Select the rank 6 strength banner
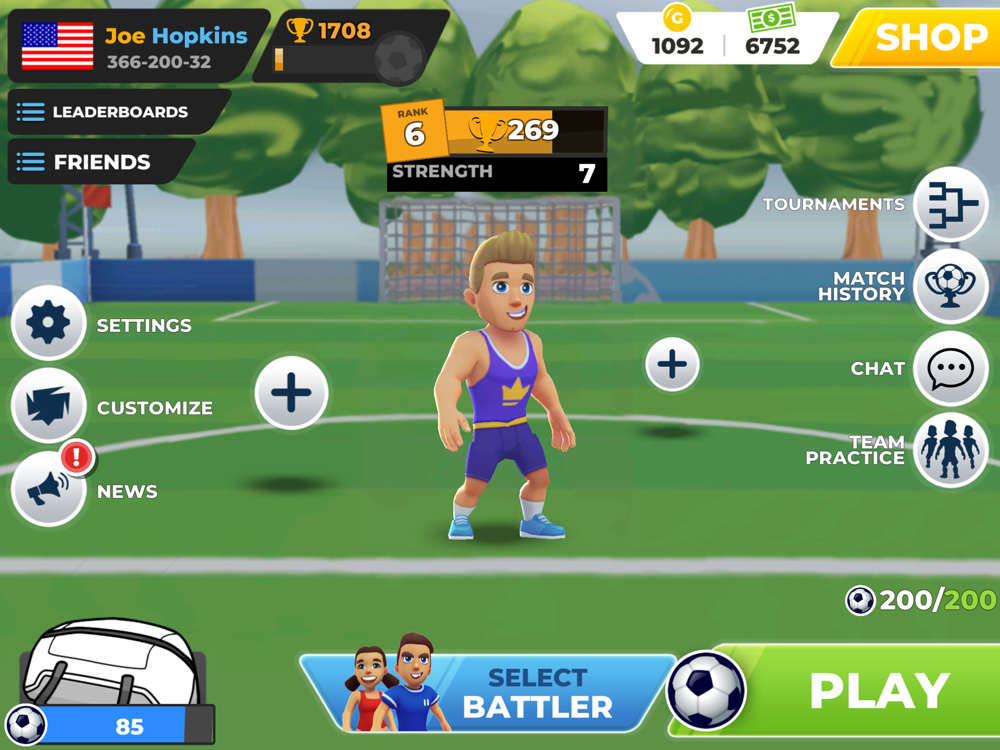Screen dimensions: 1000x750 click(496, 148)
